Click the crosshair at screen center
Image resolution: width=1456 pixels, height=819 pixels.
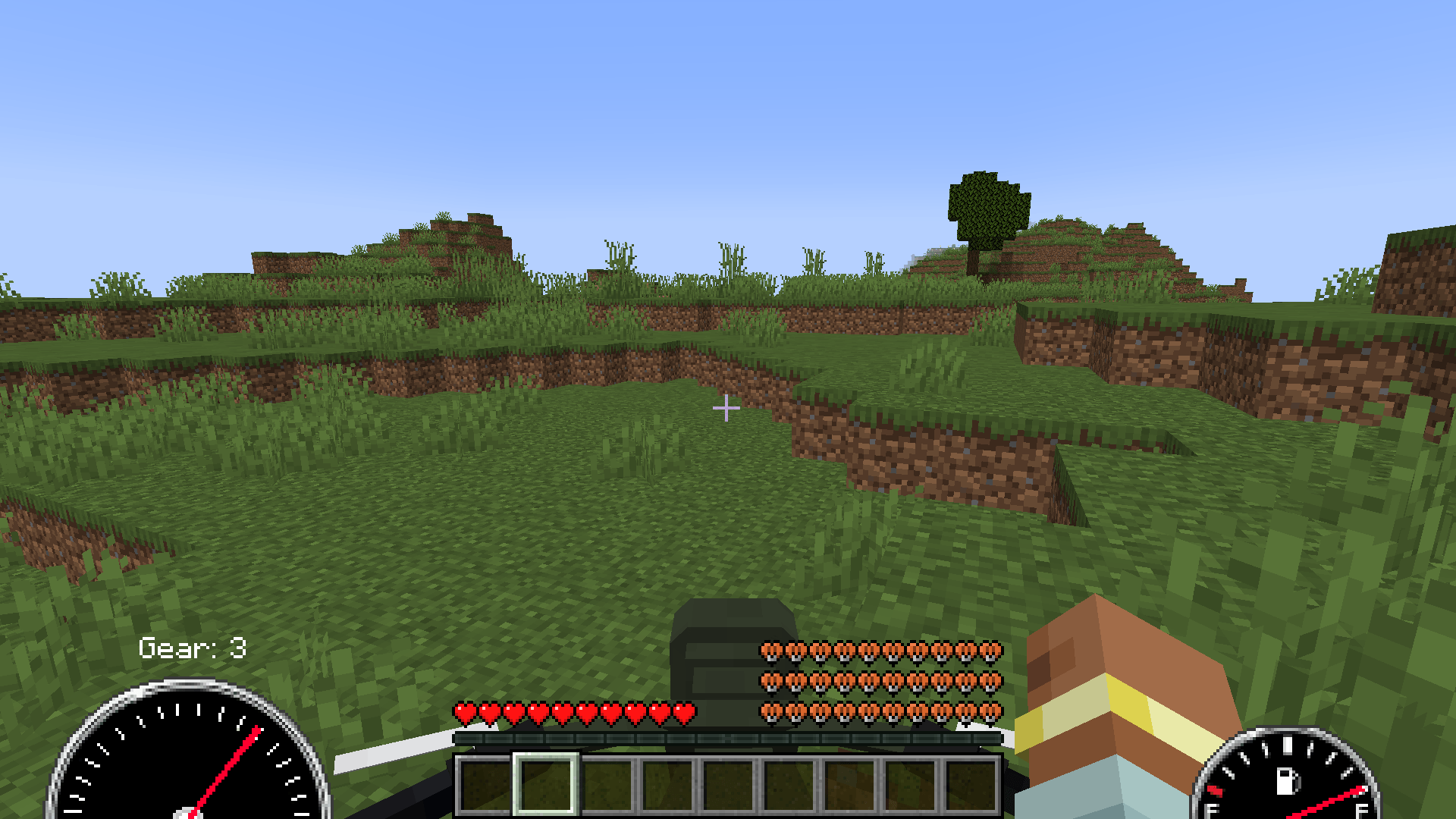pyautogui.click(x=728, y=408)
